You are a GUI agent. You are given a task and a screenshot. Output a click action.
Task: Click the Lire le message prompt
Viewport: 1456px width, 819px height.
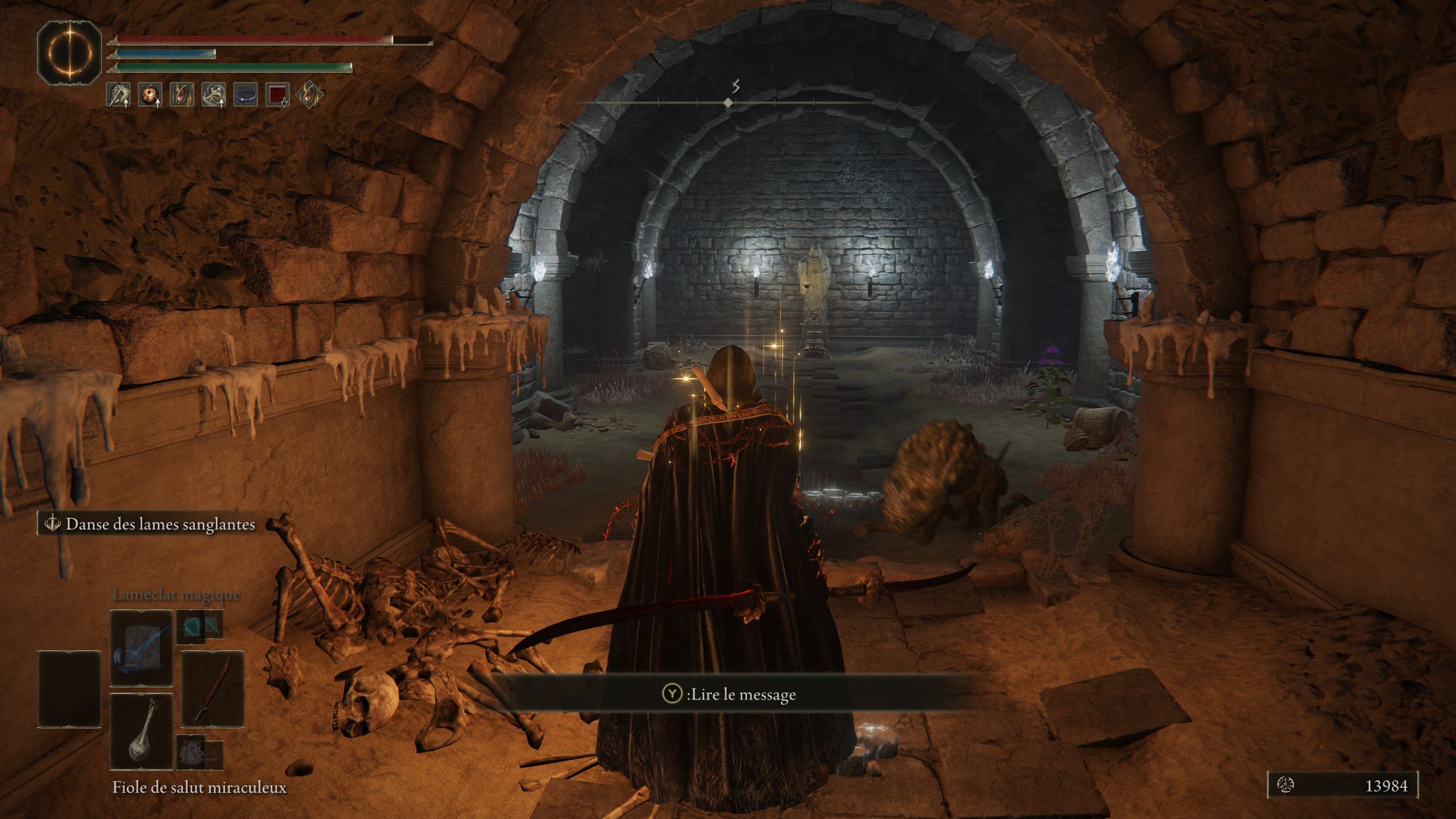[730, 694]
